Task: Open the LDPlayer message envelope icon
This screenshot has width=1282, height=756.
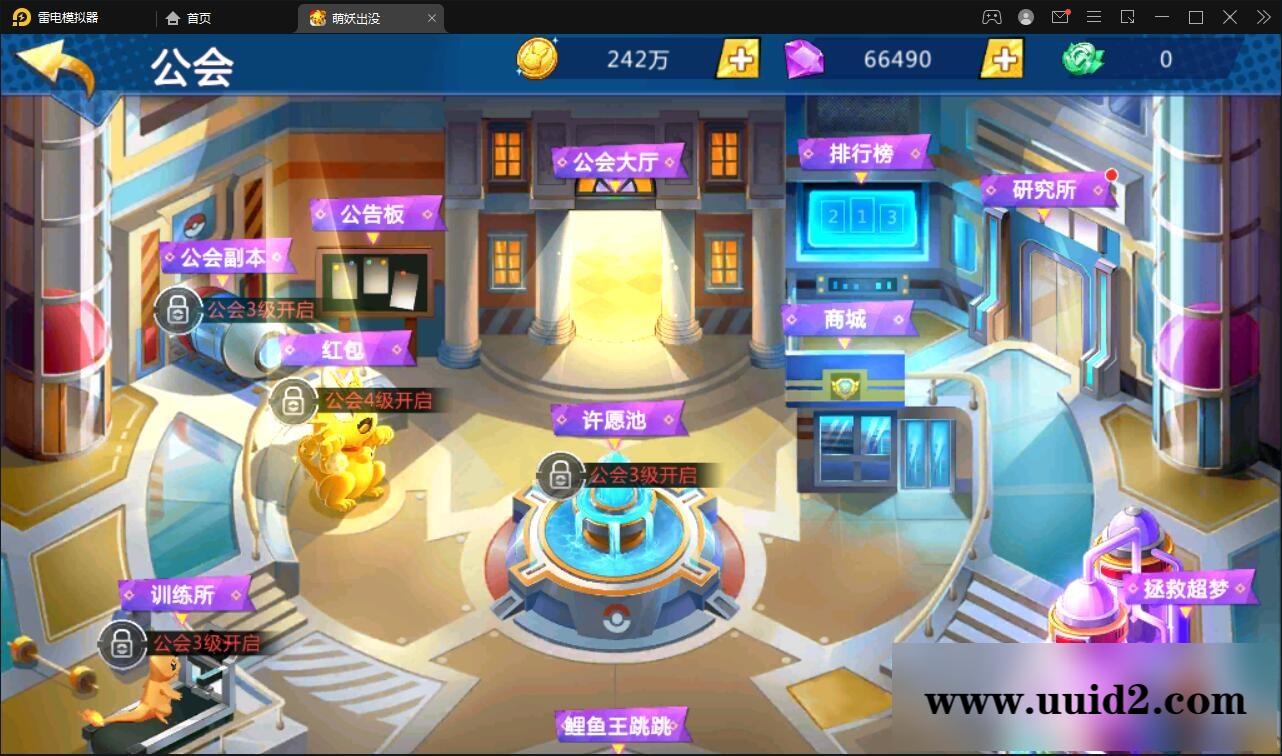Action: (1060, 17)
